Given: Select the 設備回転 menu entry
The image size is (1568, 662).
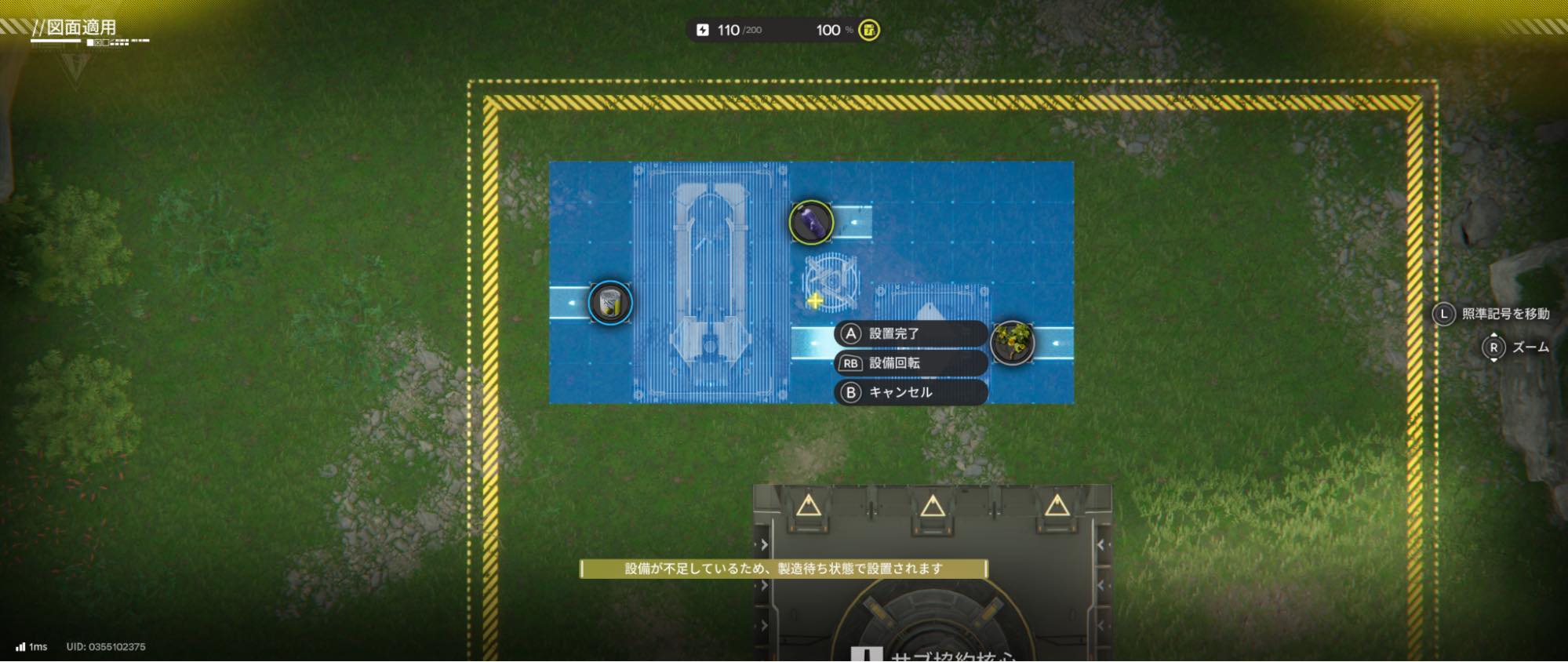Looking at the screenshot, I should [x=894, y=363].
